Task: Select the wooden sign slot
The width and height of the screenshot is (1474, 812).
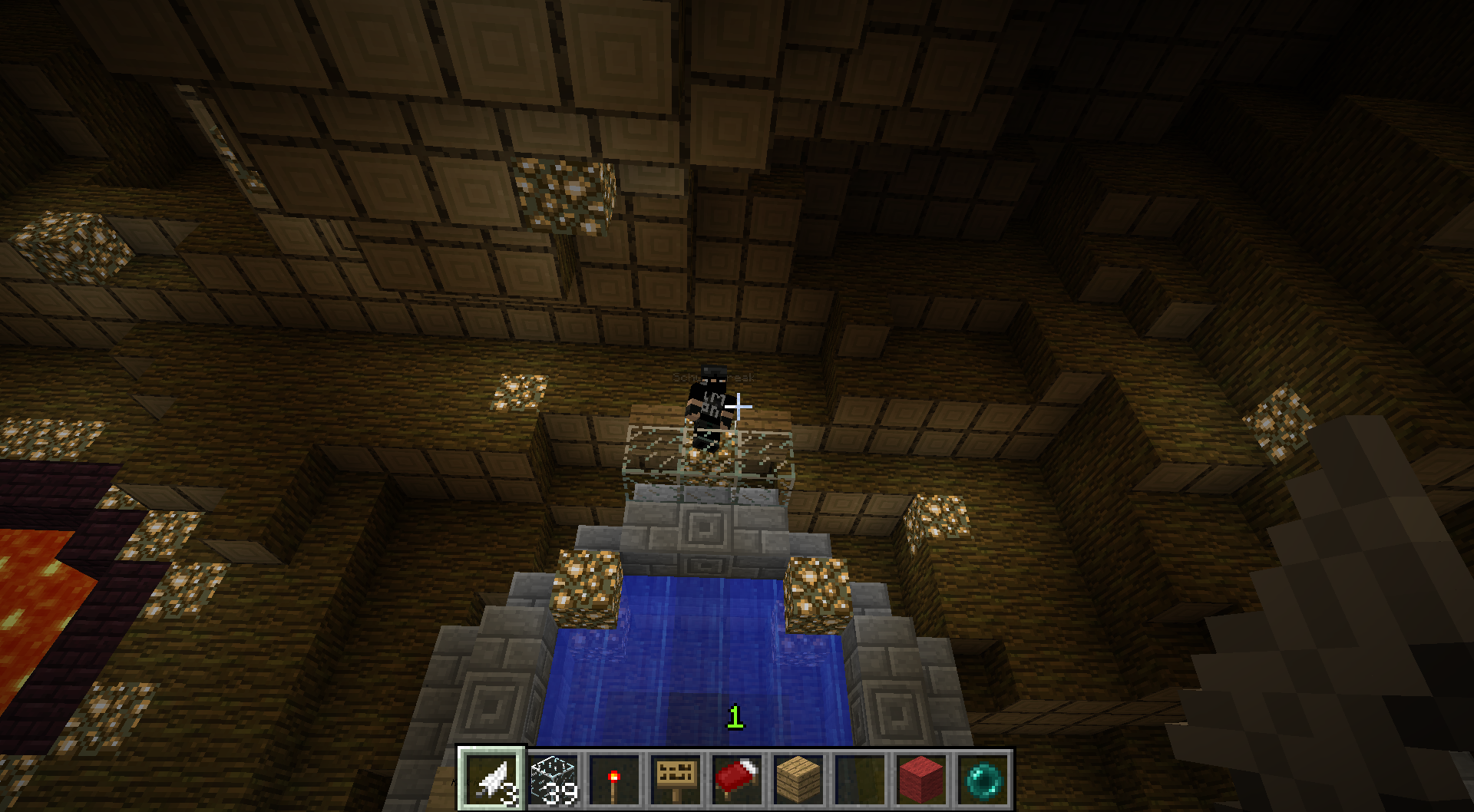Action: click(676, 777)
